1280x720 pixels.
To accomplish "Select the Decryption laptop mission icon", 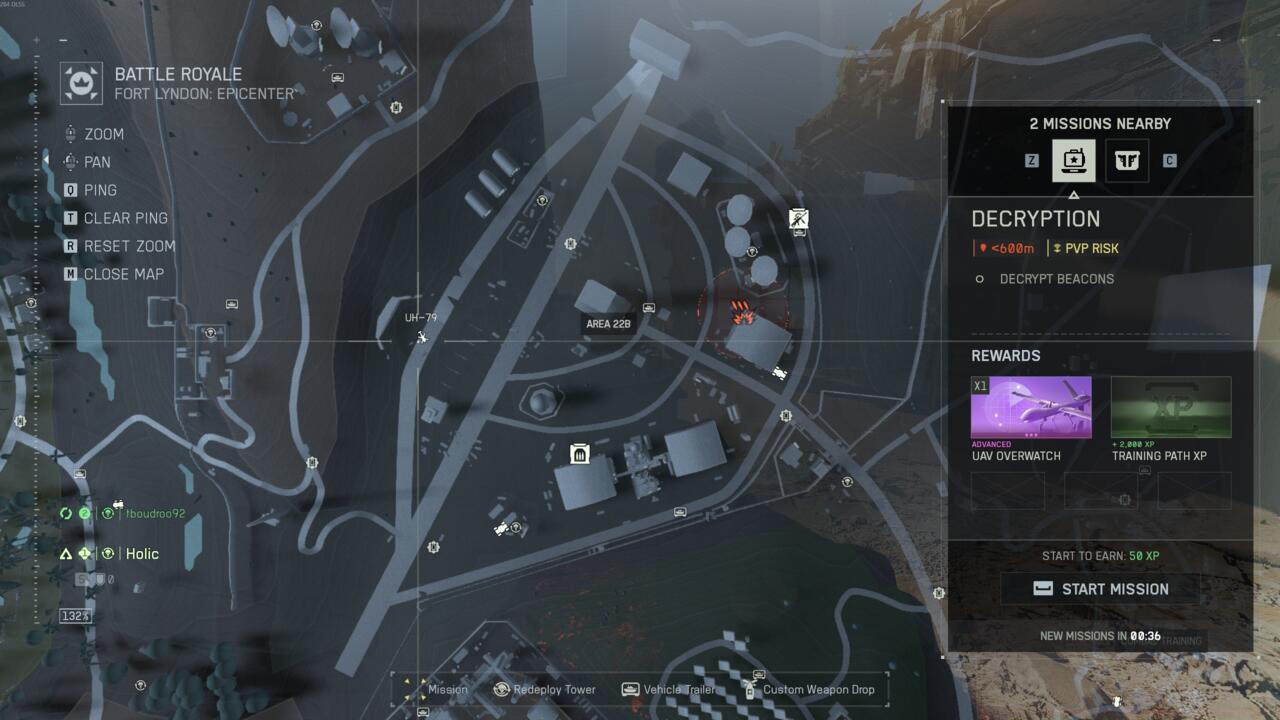I will [x=1073, y=160].
